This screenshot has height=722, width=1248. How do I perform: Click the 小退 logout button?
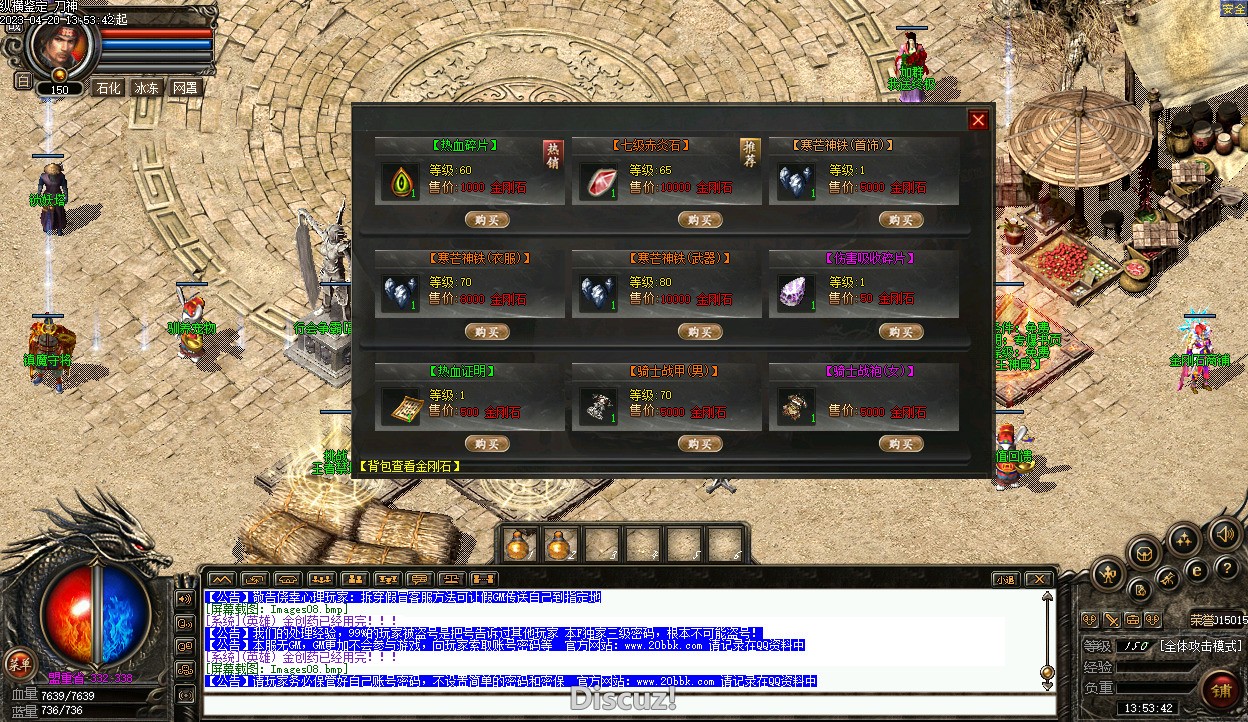pyautogui.click(x=1006, y=579)
